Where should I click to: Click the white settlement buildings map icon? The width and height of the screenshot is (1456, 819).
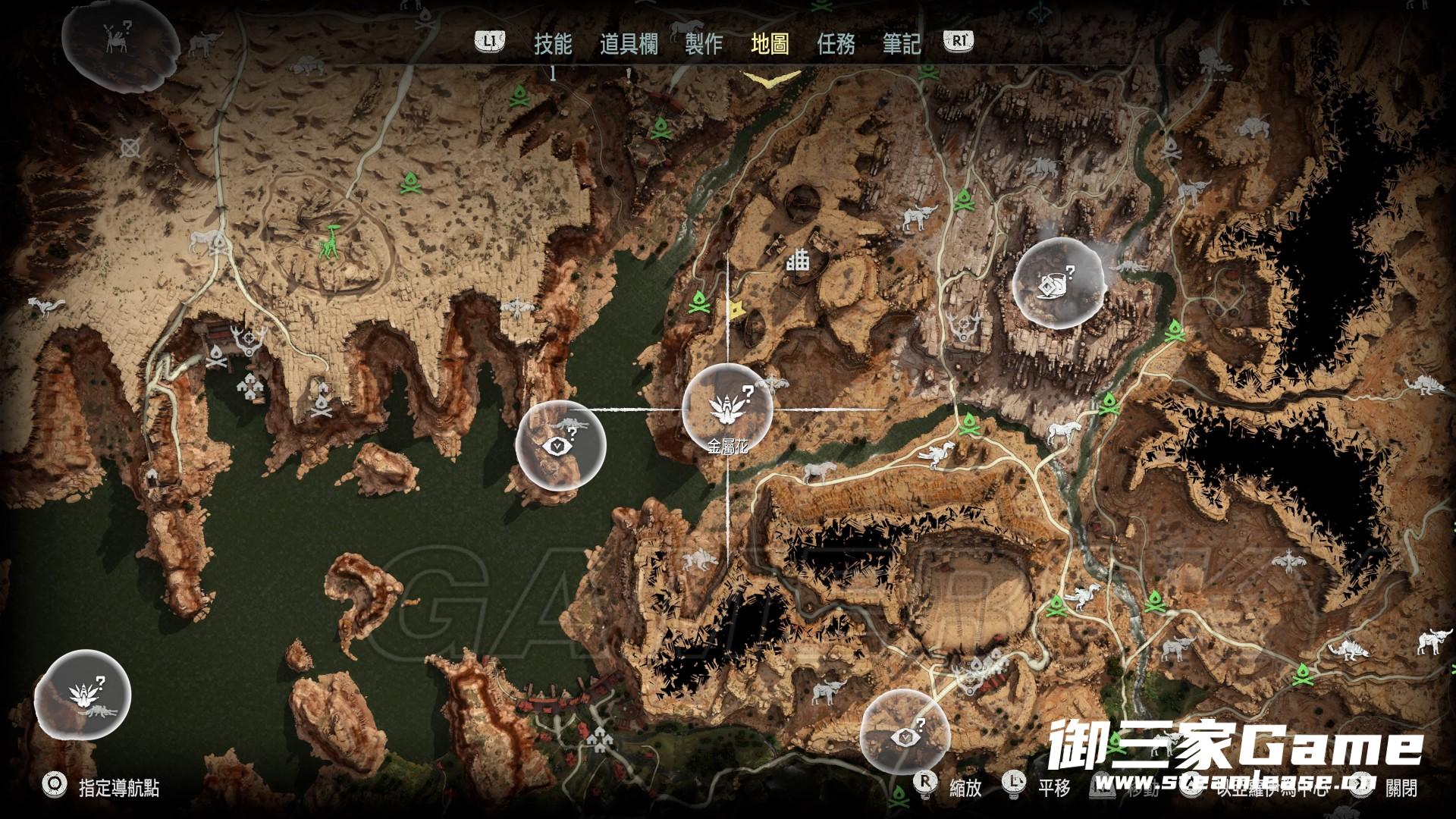click(798, 262)
